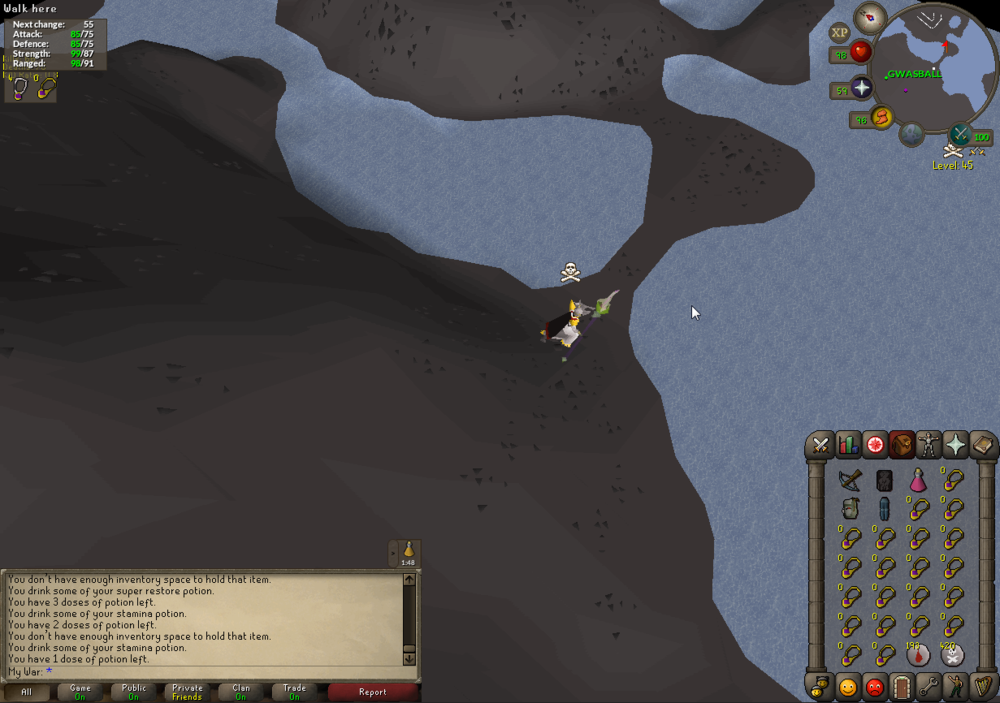Open the Combat Options tab

(x=821, y=445)
